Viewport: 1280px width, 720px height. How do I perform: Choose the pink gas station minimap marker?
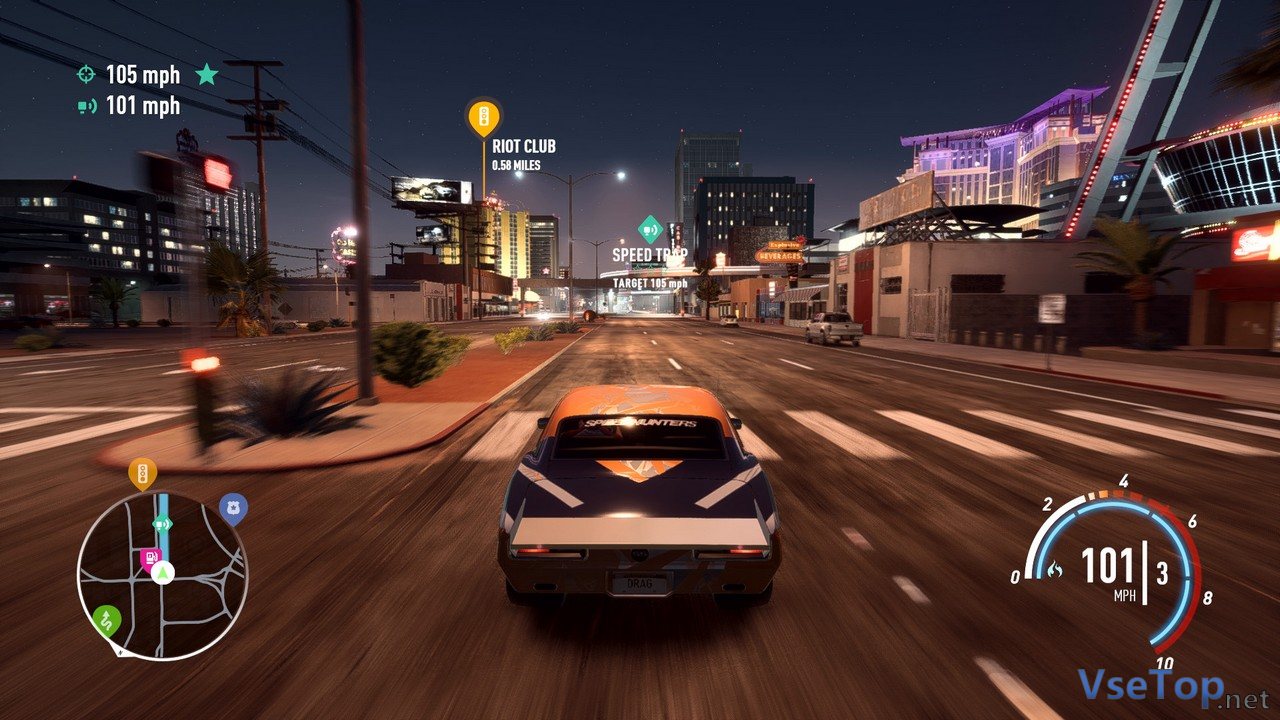(x=151, y=558)
